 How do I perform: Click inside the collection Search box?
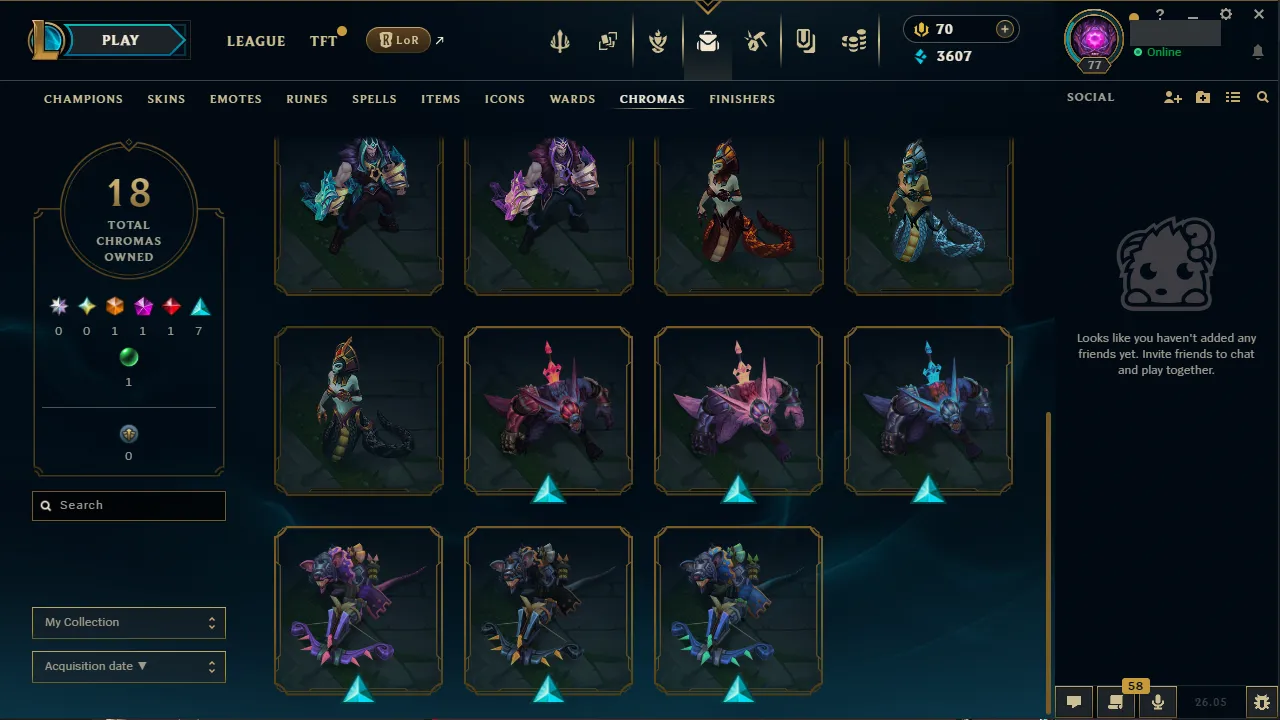pyautogui.click(x=128, y=505)
